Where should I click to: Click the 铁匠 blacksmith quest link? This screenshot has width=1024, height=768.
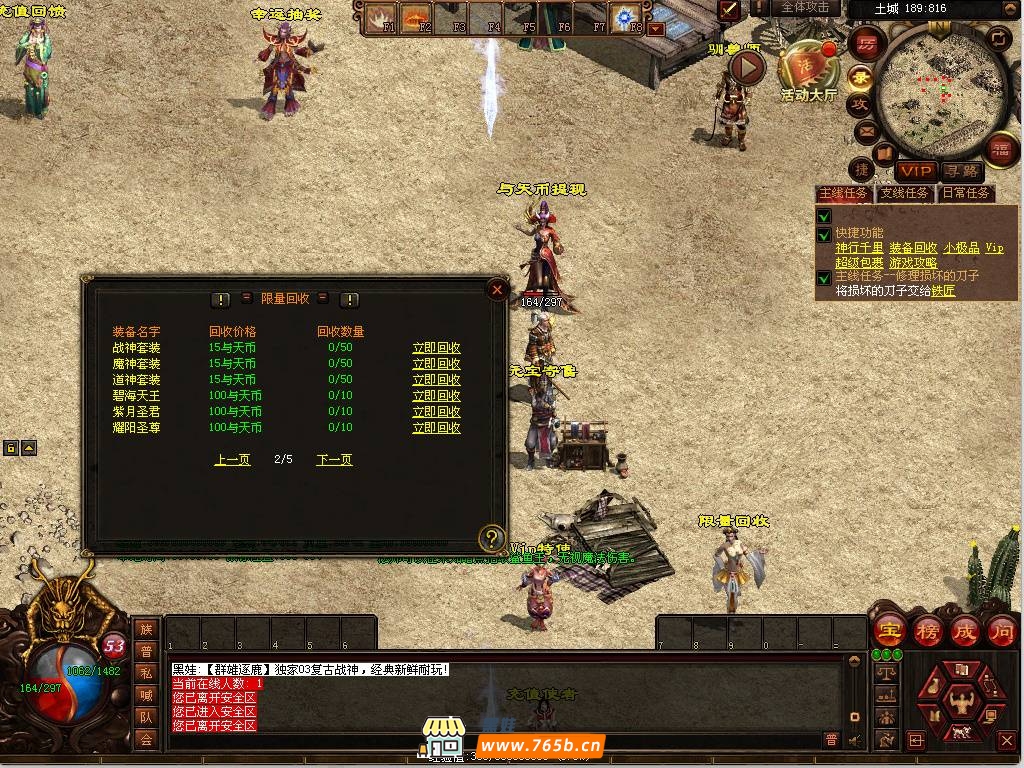point(943,291)
